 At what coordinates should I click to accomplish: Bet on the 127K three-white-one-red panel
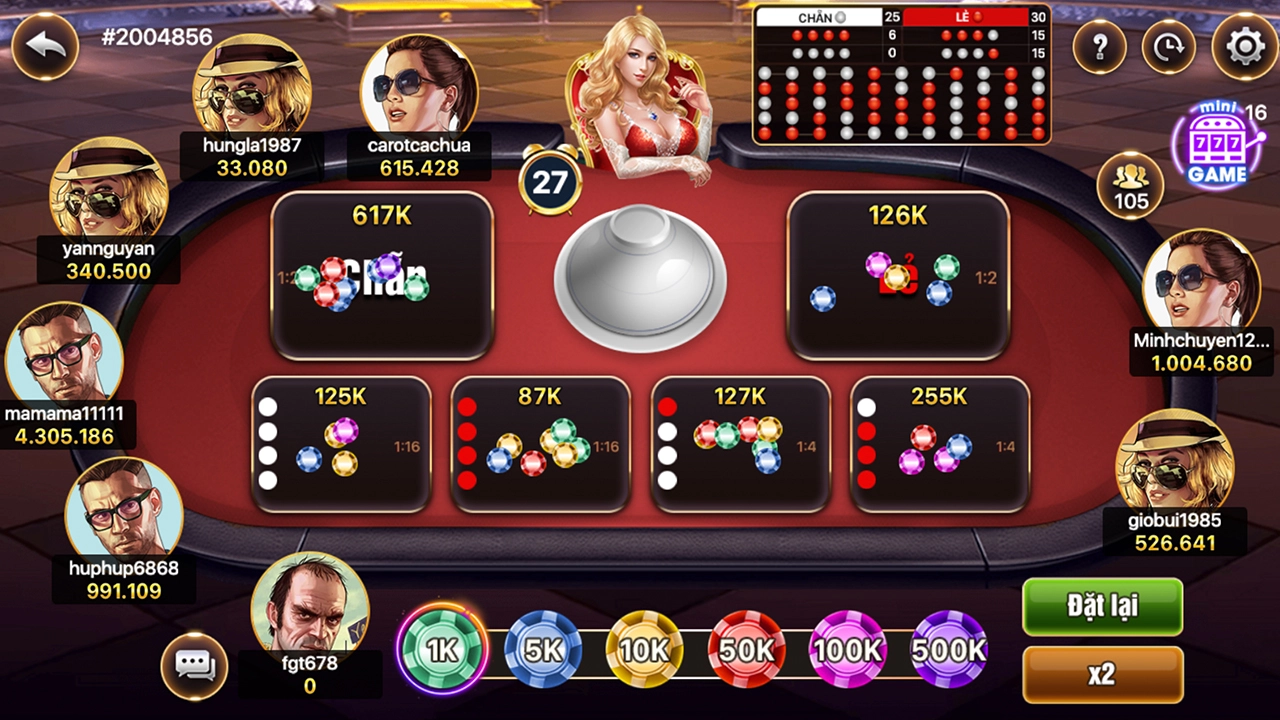pyautogui.click(x=740, y=444)
